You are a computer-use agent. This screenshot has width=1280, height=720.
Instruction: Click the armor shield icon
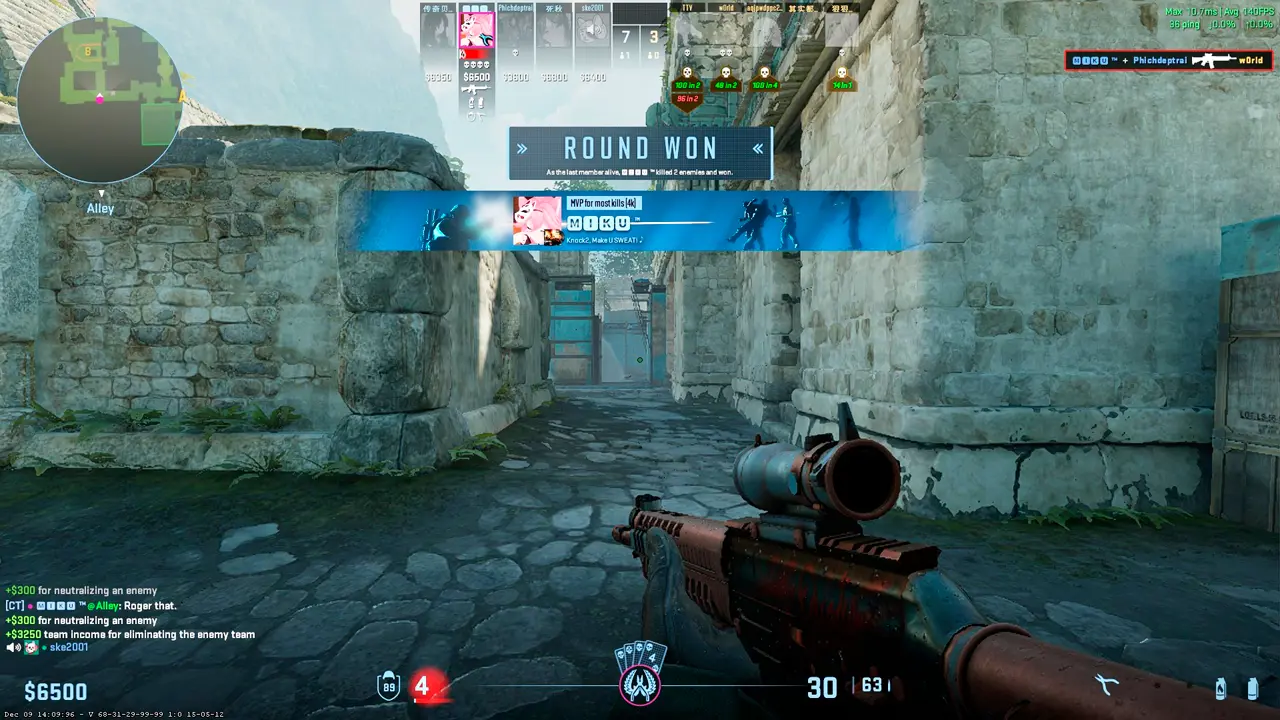click(x=388, y=686)
